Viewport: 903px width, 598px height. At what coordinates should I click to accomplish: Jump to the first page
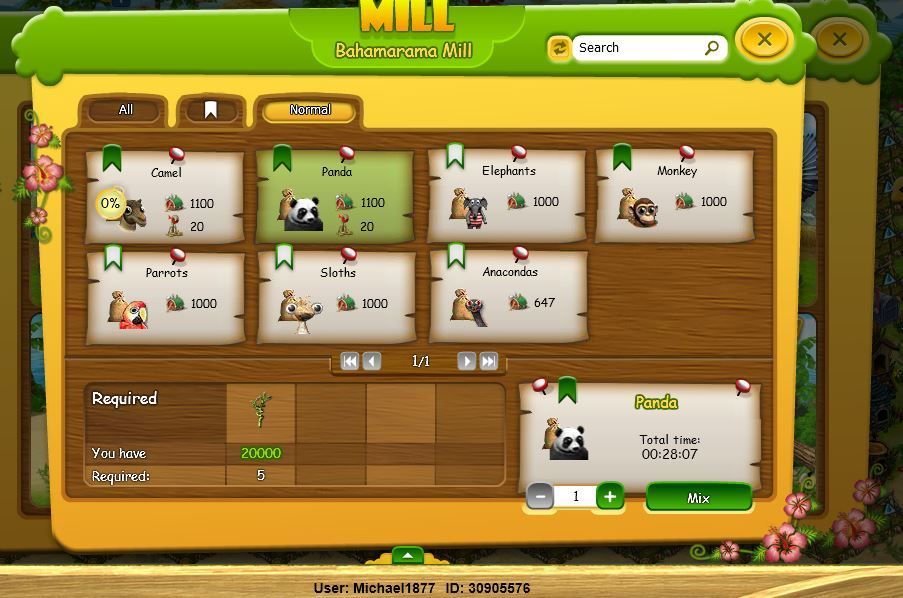tap(350, 361)
